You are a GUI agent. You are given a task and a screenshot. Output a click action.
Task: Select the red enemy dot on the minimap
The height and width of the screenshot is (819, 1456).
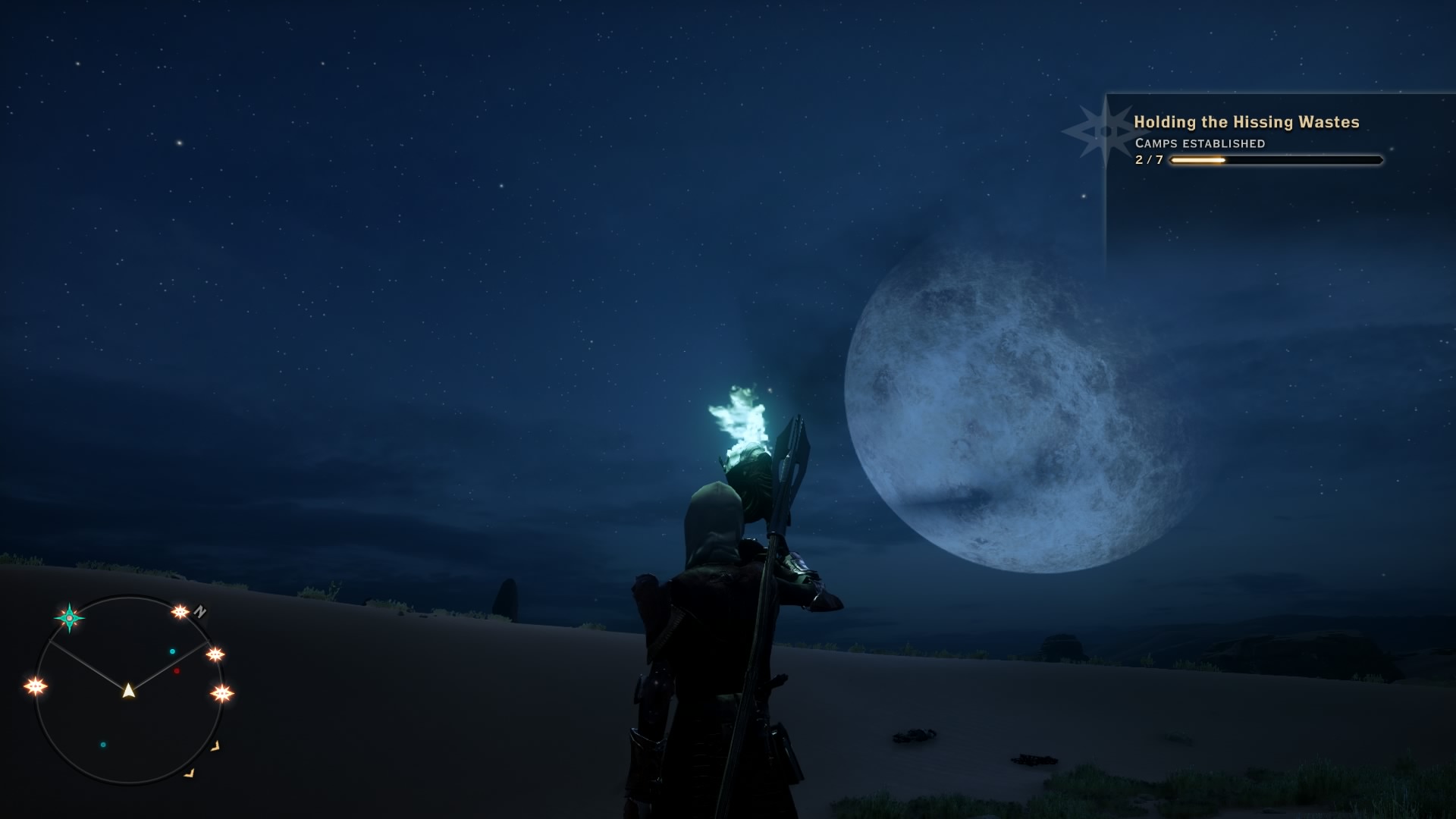coord(176,670)
